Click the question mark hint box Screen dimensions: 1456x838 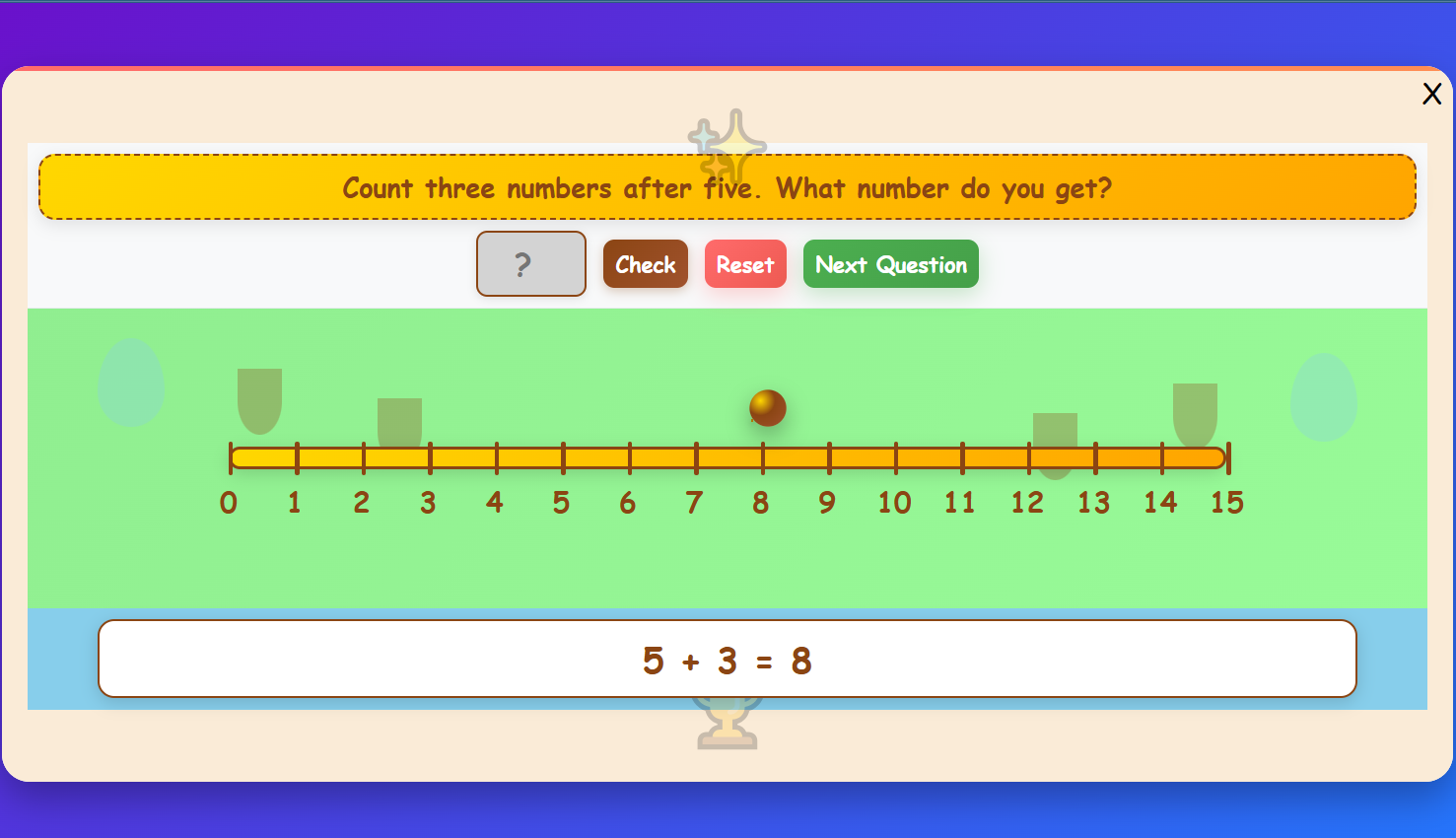[530, 263]
